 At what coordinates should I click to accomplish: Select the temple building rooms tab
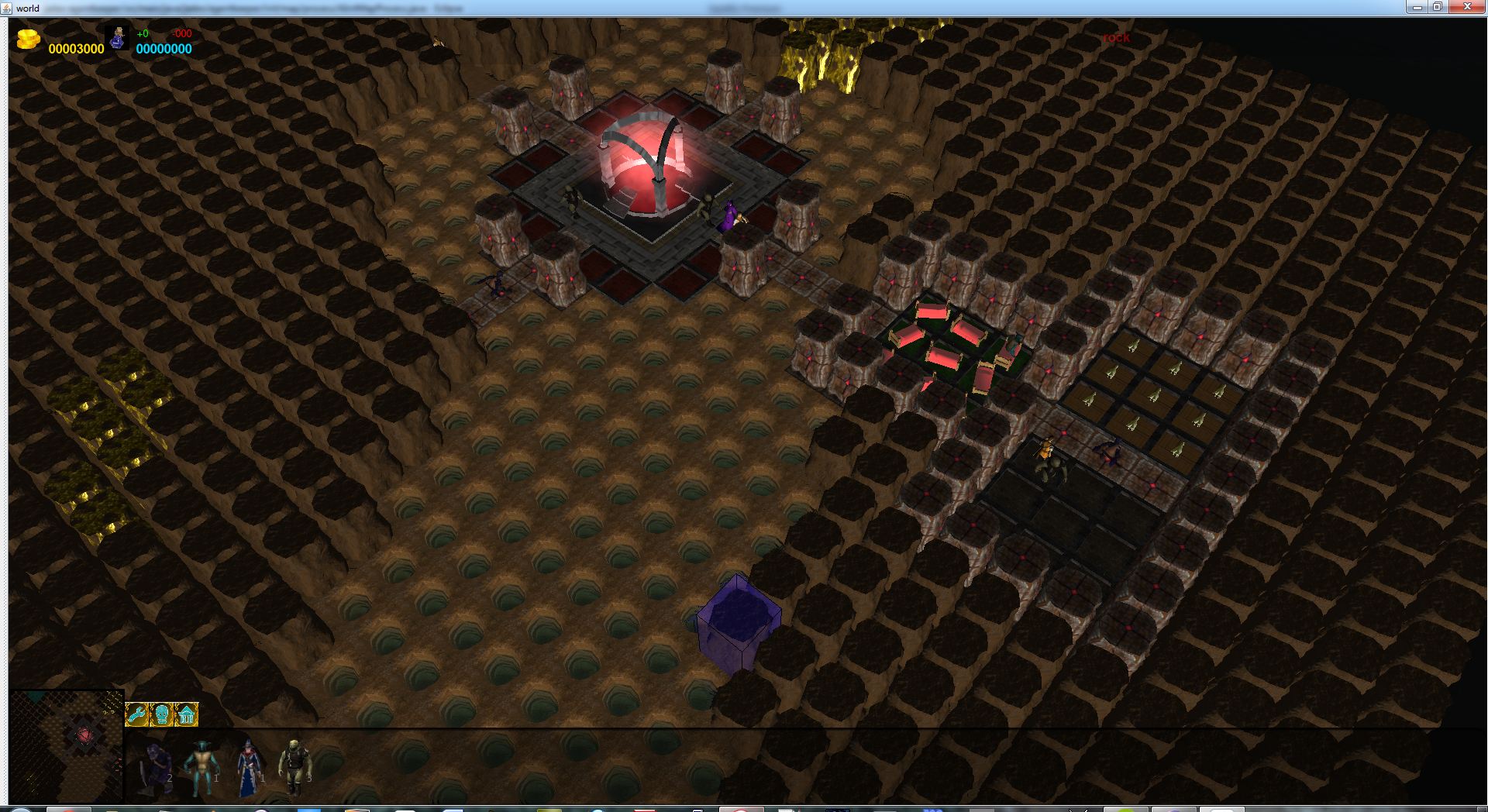[186, 714]
